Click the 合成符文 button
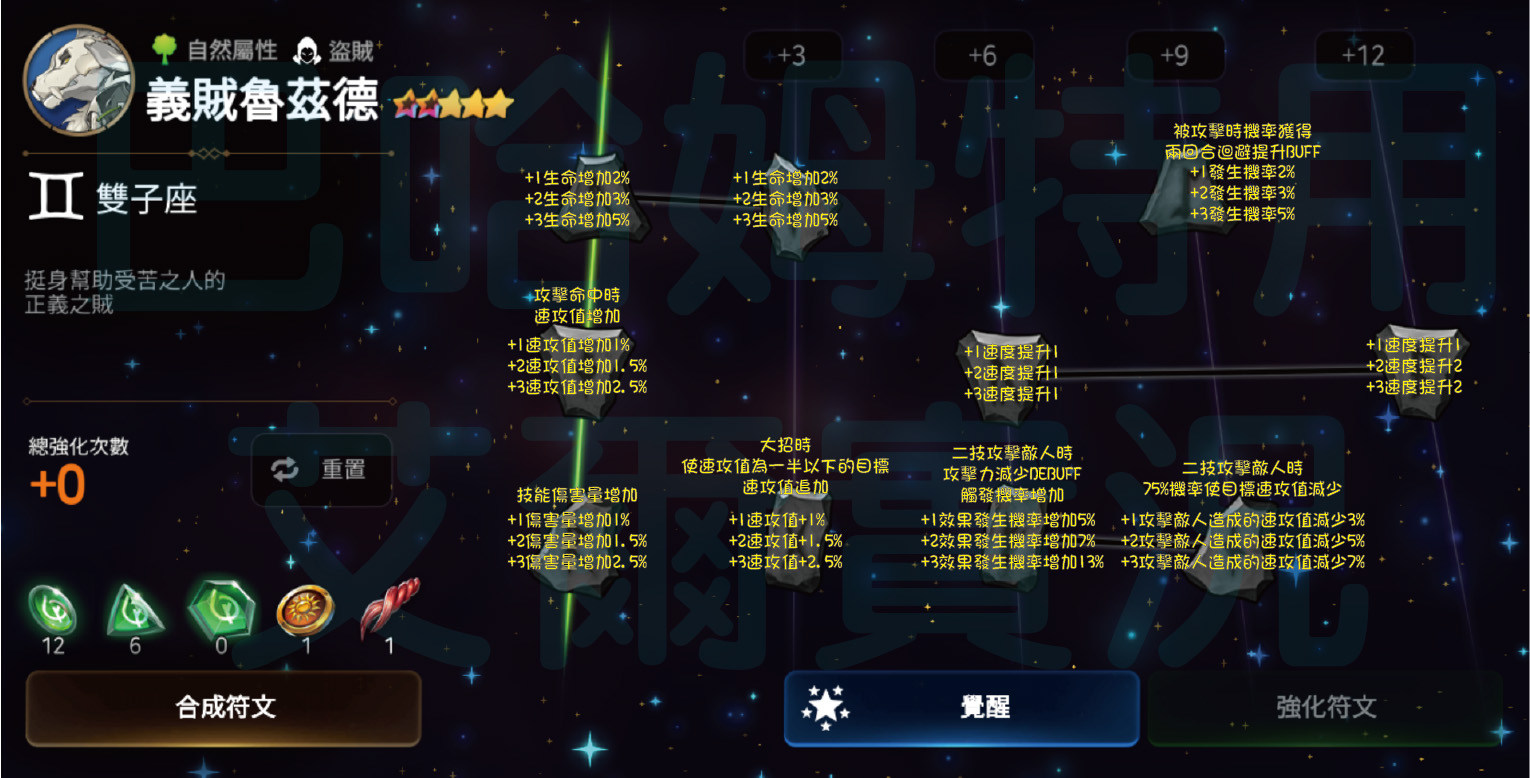The image size is (1530, 778). [223, 708]
